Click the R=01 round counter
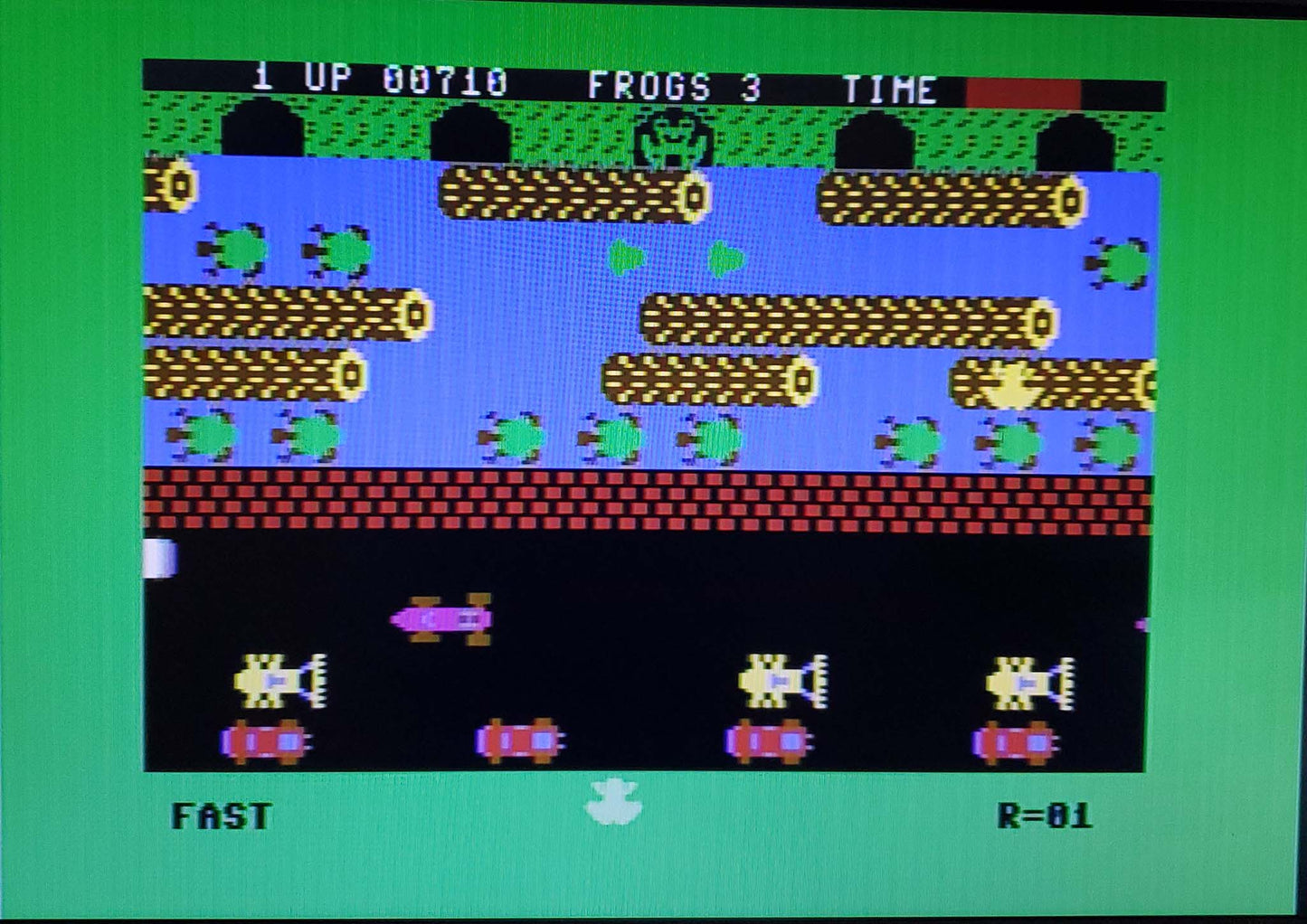1307x924 pixels. click(1045, 814)
